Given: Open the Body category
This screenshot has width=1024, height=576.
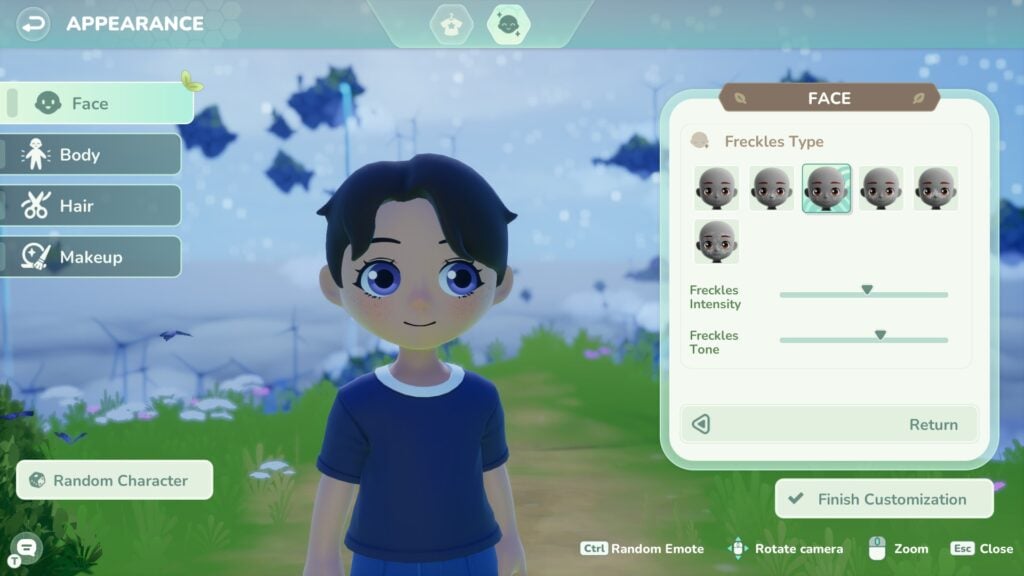Looking at the screenshot, I should 91,154.
